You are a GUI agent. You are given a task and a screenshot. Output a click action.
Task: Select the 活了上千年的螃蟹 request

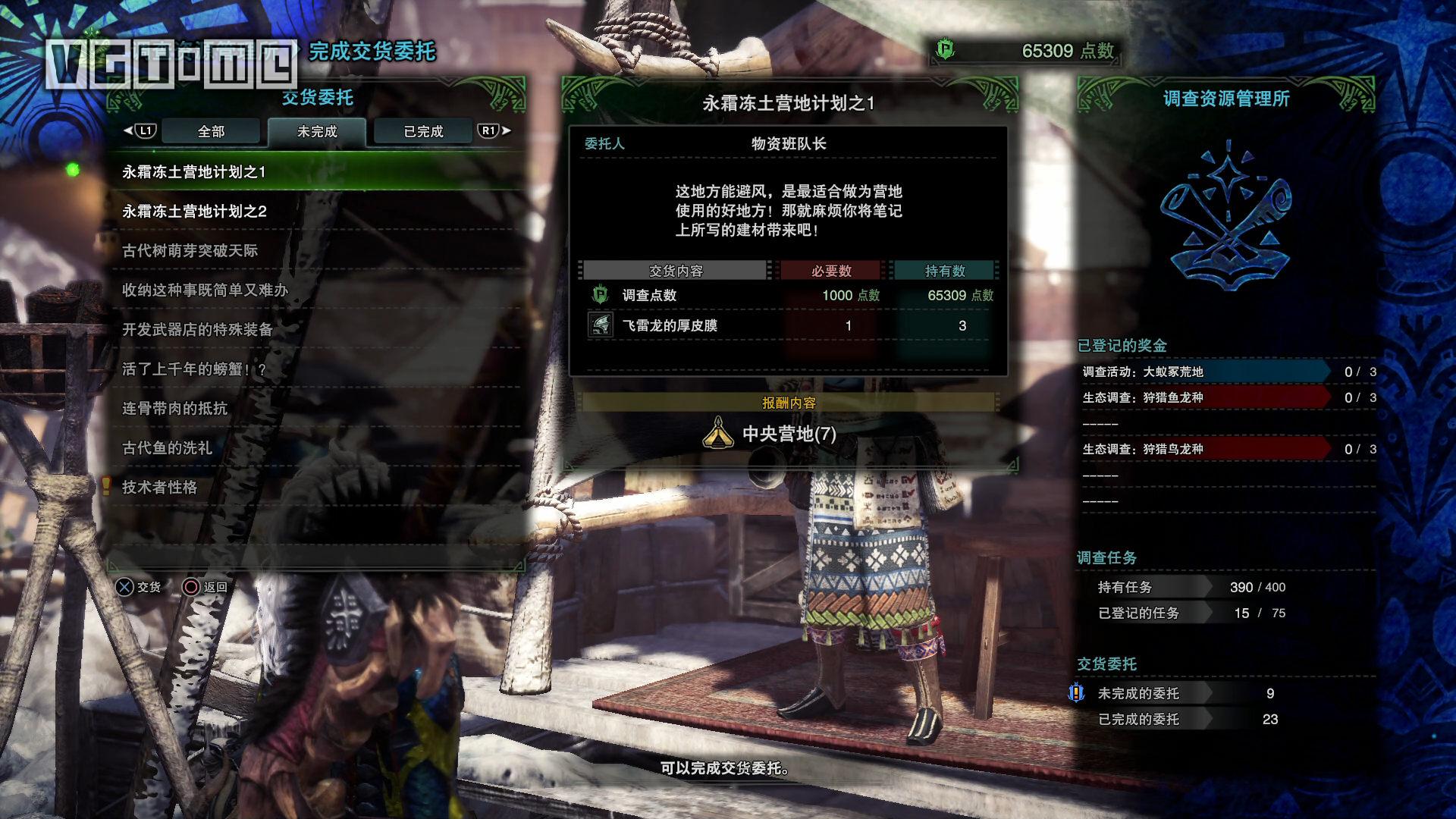coord(195,369)
